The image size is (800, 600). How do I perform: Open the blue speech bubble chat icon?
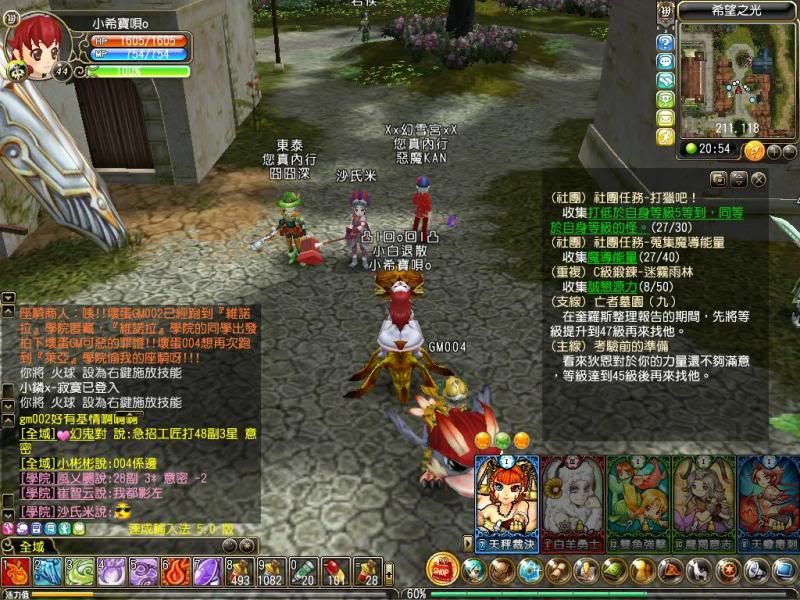point(666,61)
